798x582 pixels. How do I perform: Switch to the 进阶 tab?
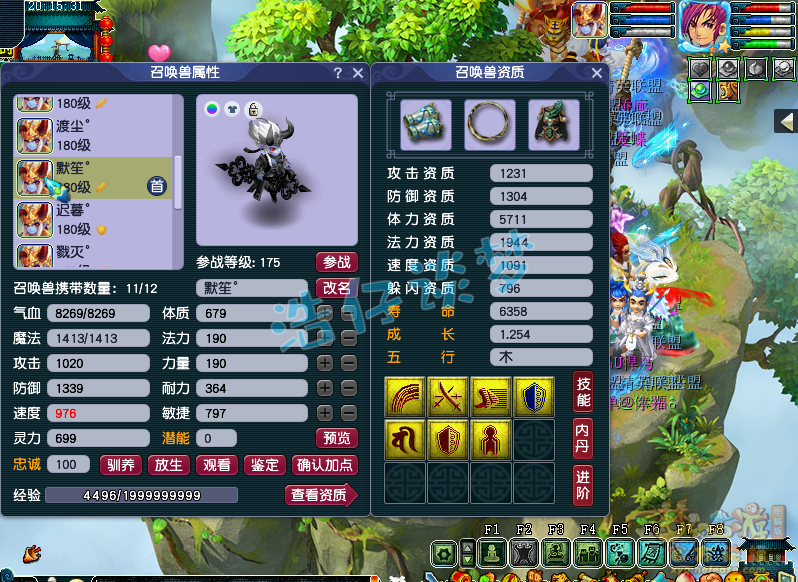(x=583, y=485)
